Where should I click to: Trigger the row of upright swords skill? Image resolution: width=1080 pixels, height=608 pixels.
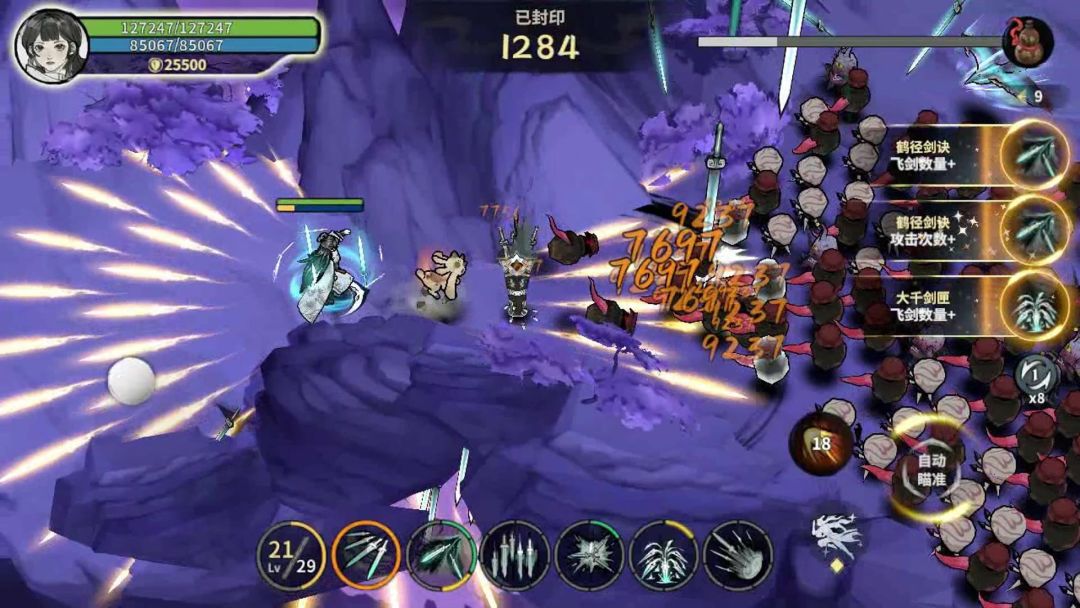(x=515, y=555)
